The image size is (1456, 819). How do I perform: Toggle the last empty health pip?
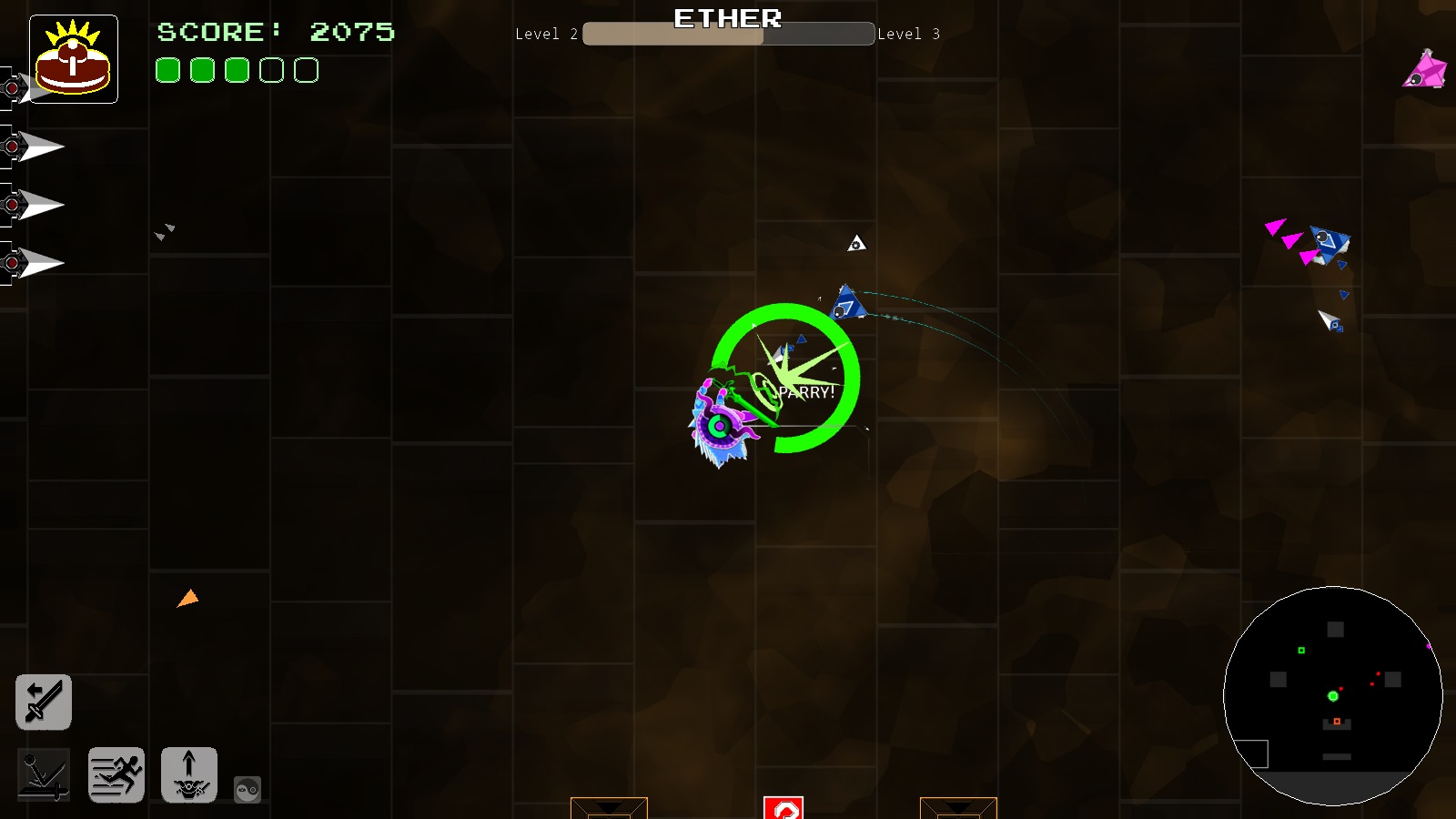306,69
